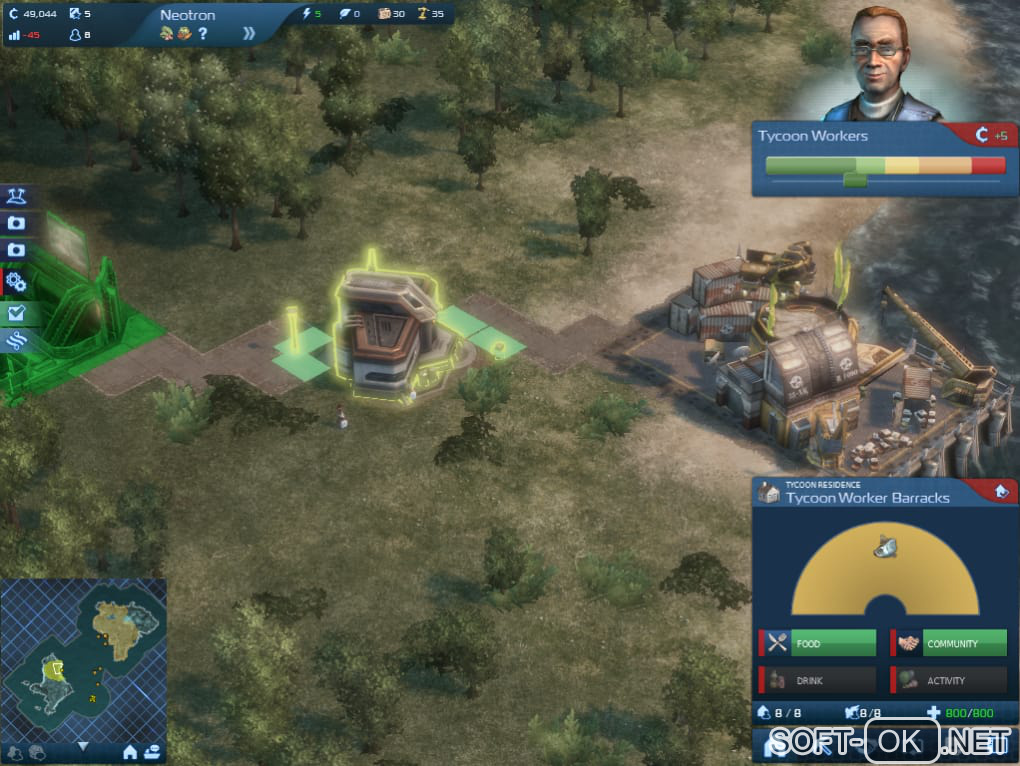Toggle the minimap dropdown arrow

point(83,746)
